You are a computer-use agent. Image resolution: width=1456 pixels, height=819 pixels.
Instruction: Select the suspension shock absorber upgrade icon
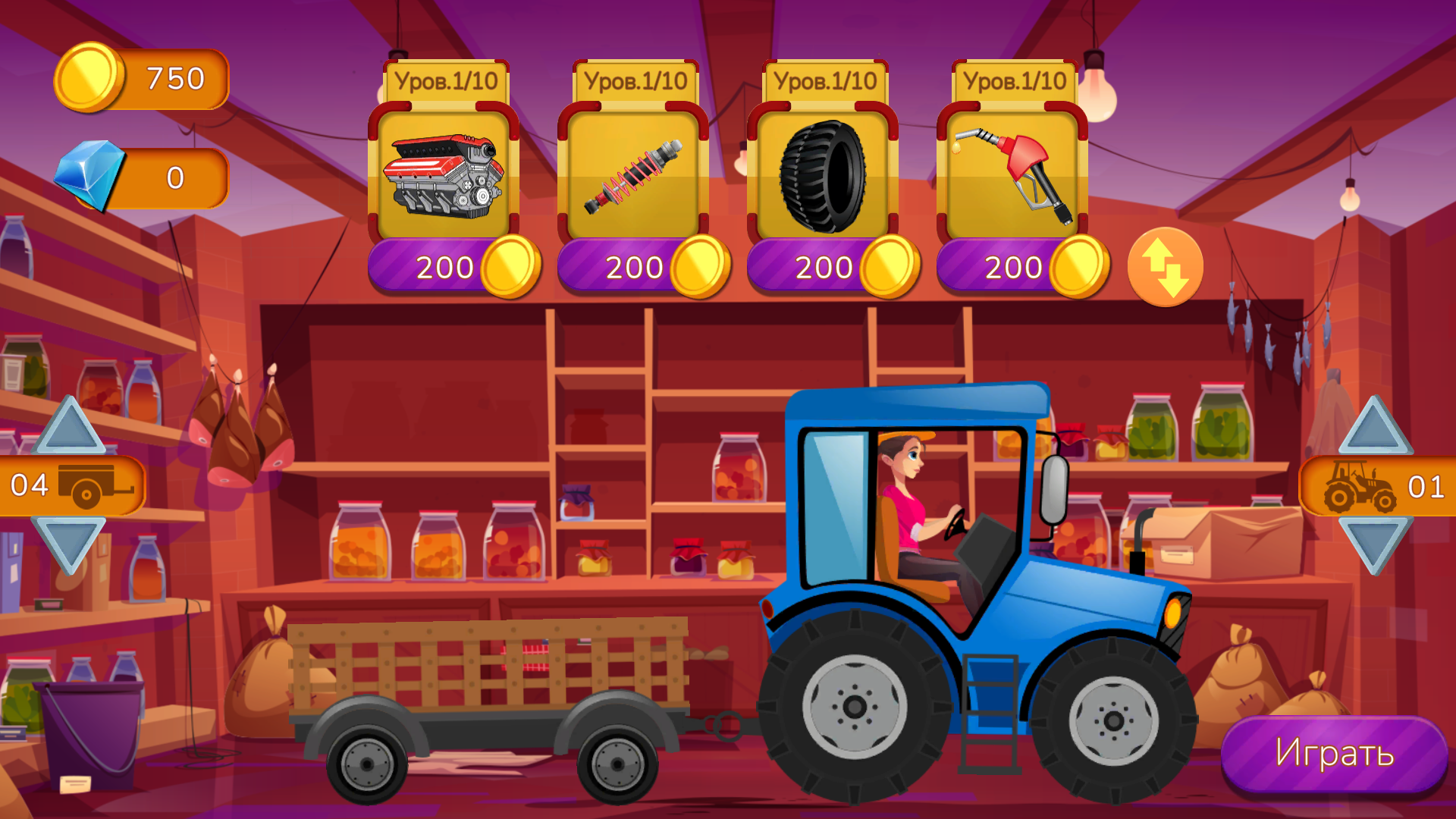[x=633, y=173]
